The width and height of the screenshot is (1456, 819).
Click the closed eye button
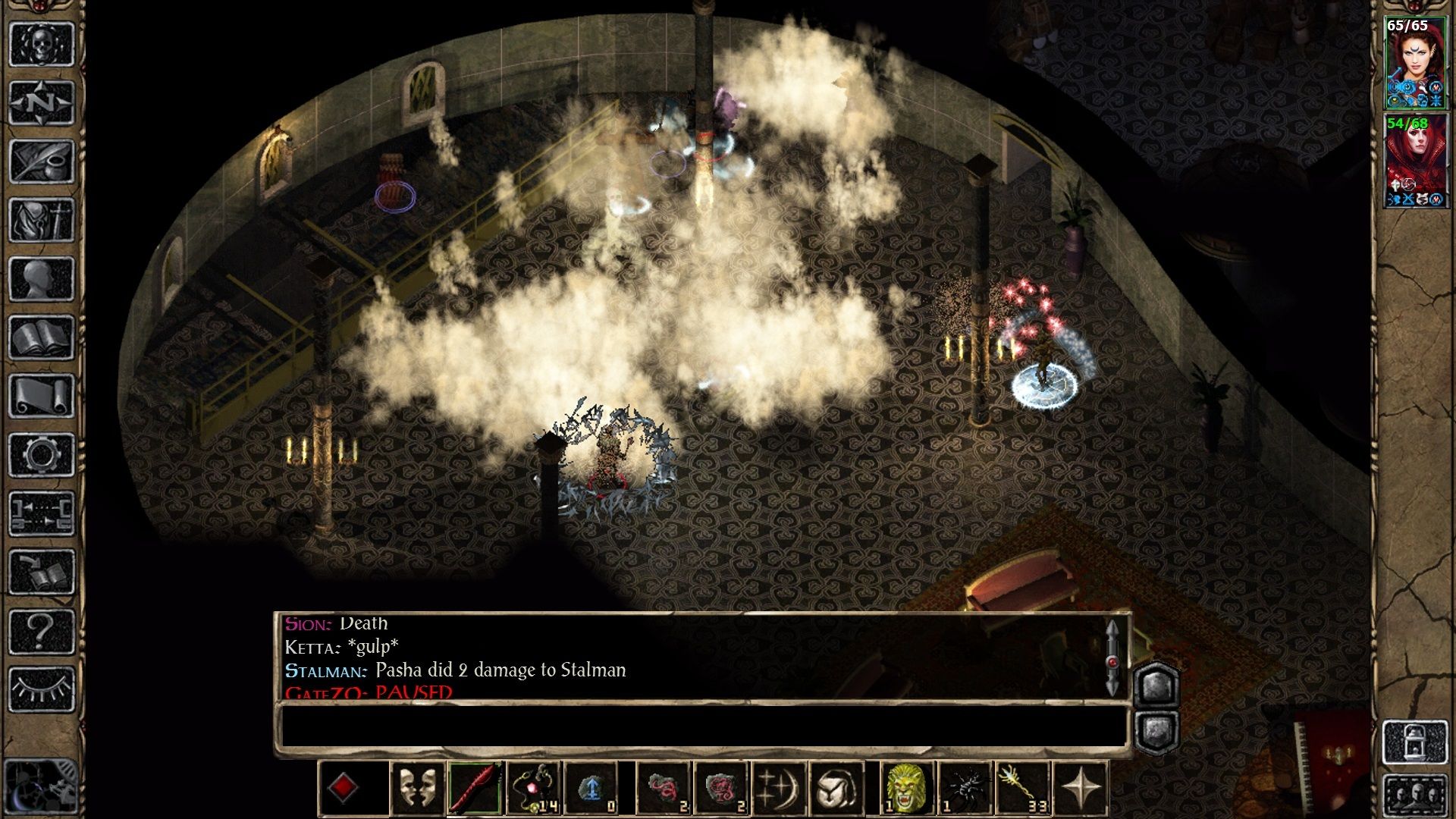(41, 689)
